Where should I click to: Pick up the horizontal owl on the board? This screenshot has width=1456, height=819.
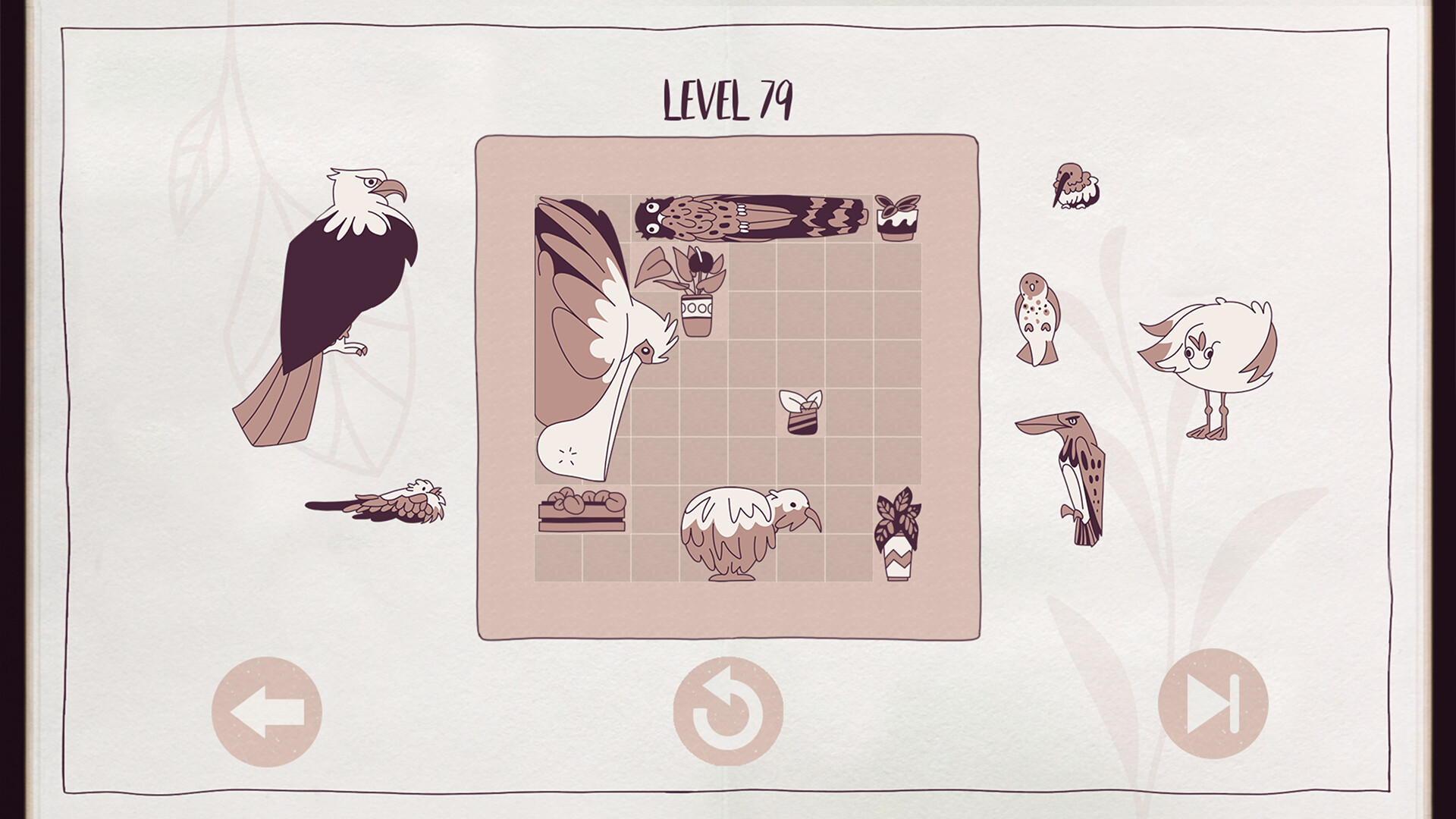[x=751, y=216]
